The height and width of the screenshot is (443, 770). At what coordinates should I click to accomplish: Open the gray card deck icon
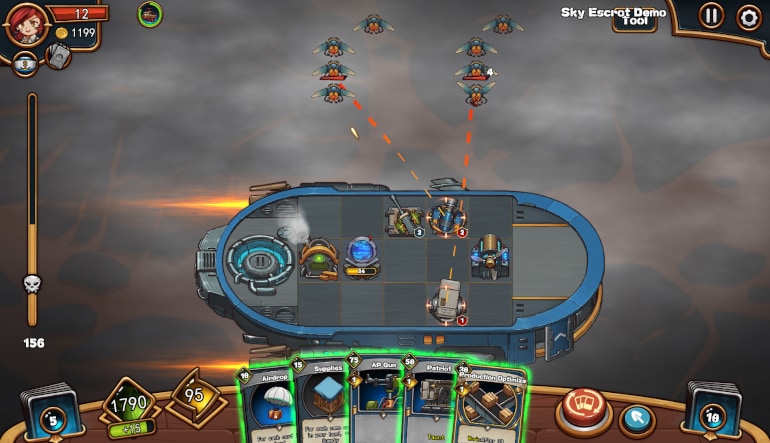click(58, 57)
